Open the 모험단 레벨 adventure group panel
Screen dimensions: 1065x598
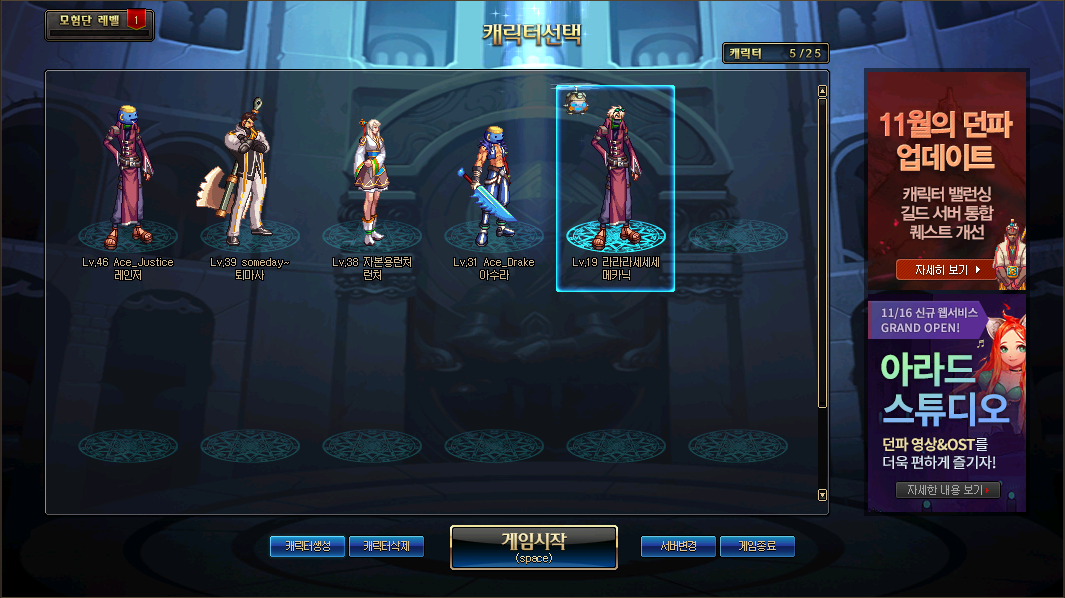tap(95, 21)
